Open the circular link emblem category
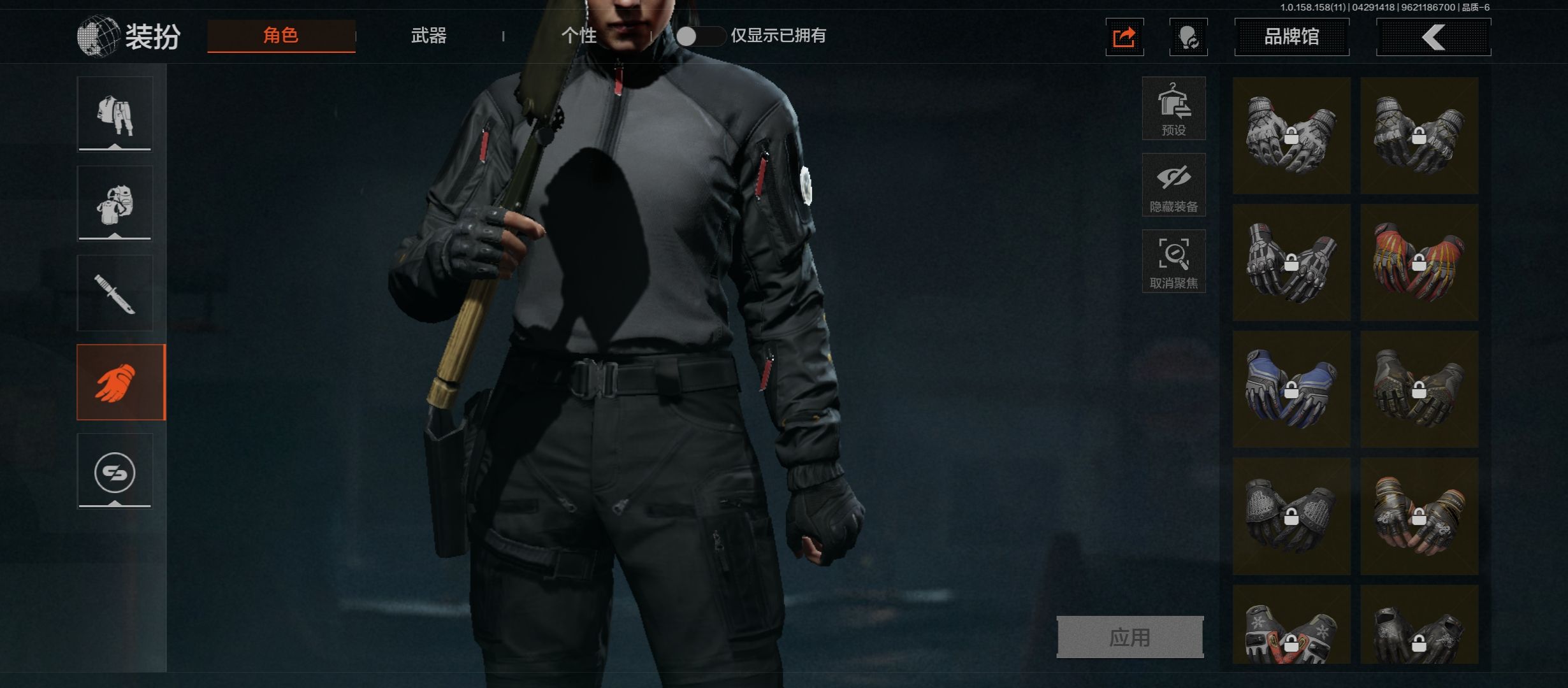 click(115, 471)
